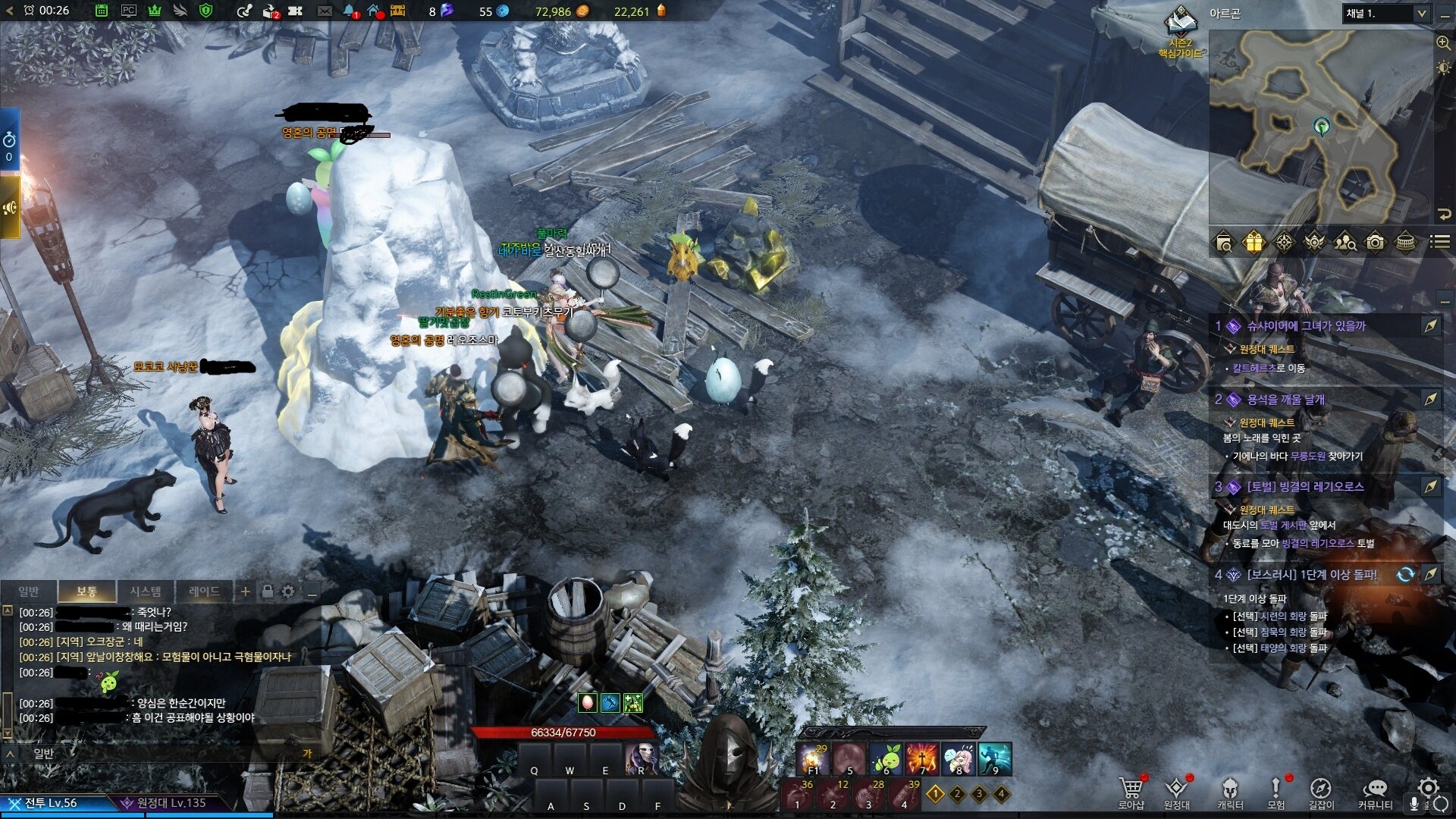Select the 일반 chat tab
The image size is (1456, 819).
pos(29,591)
